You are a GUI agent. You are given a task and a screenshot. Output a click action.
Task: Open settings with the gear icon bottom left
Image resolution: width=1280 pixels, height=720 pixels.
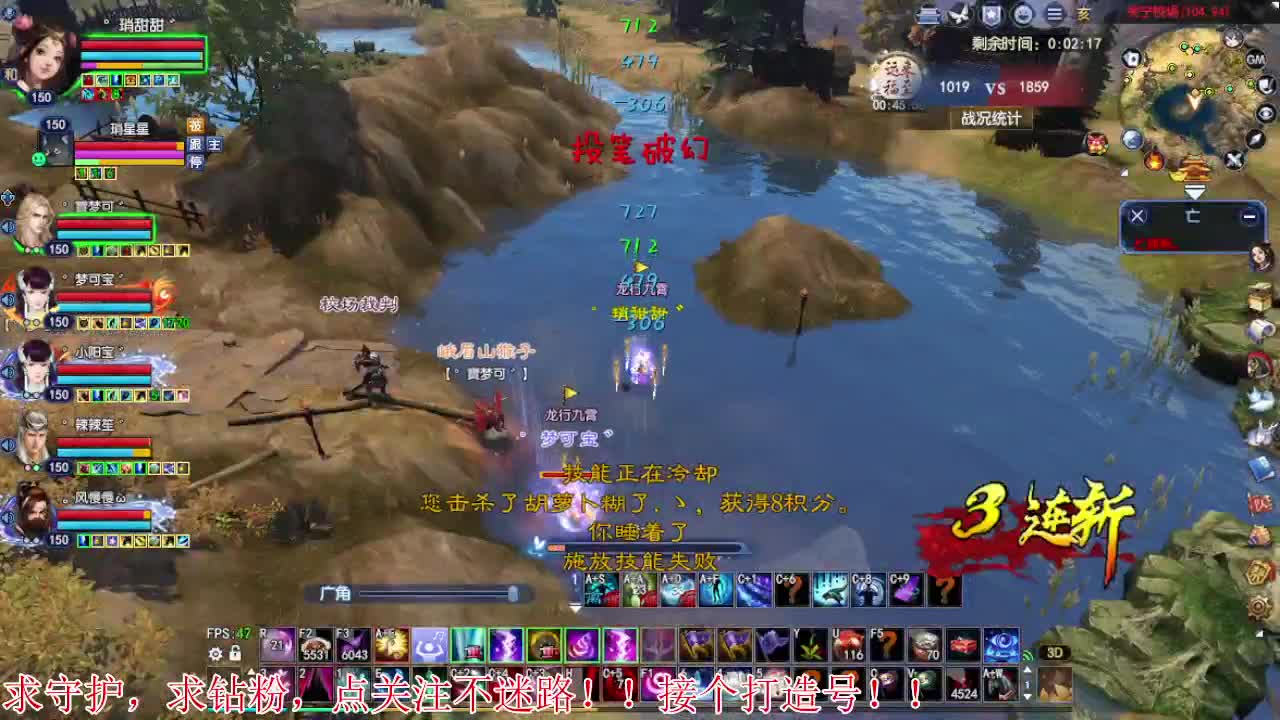point(216,652)
